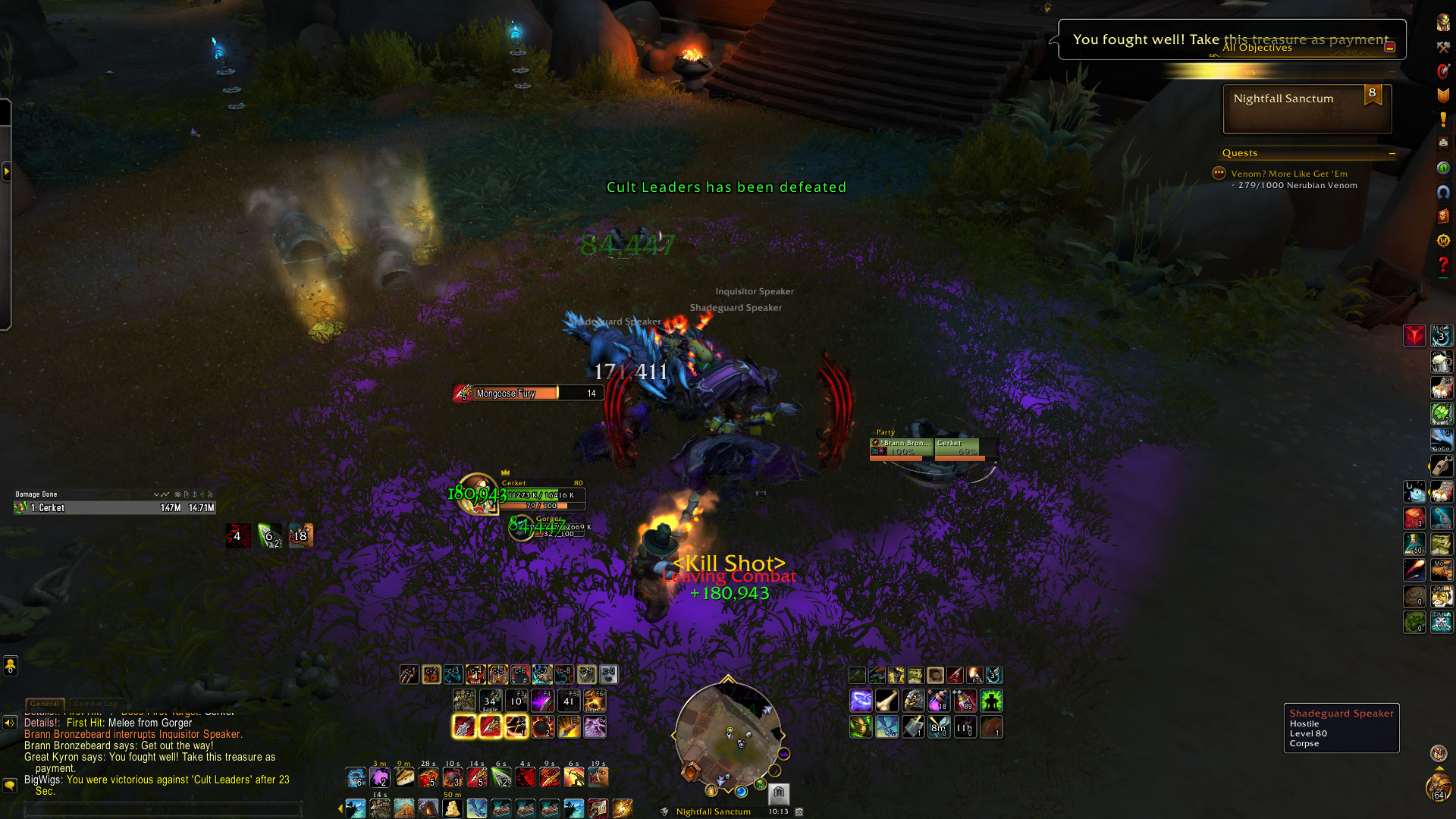Screen dimensions: 1456x819
Task: Open the red question mark help icon
Action: 1443,264
